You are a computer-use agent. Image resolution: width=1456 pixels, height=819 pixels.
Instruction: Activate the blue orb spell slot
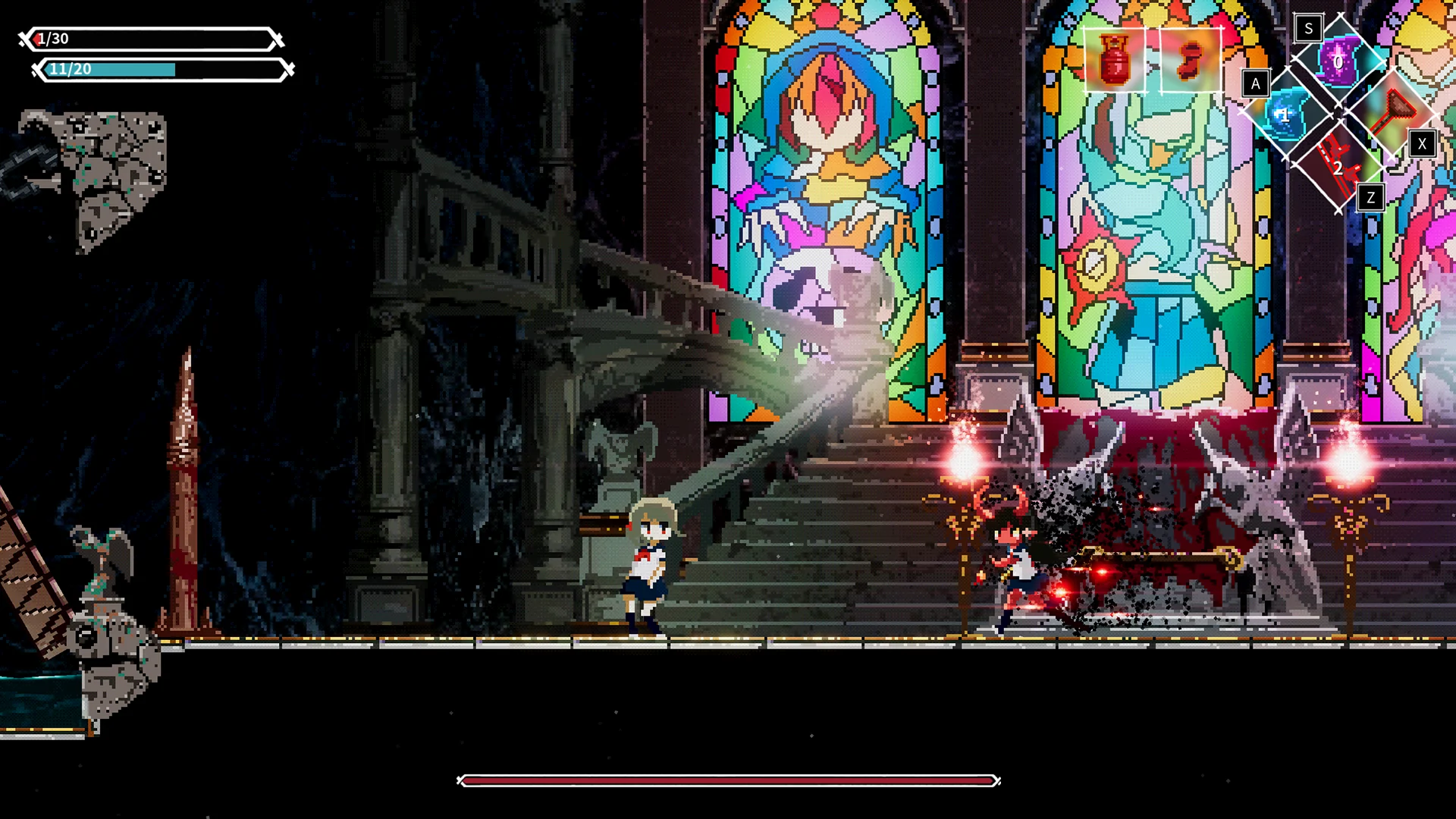[x=1285, y=115]
